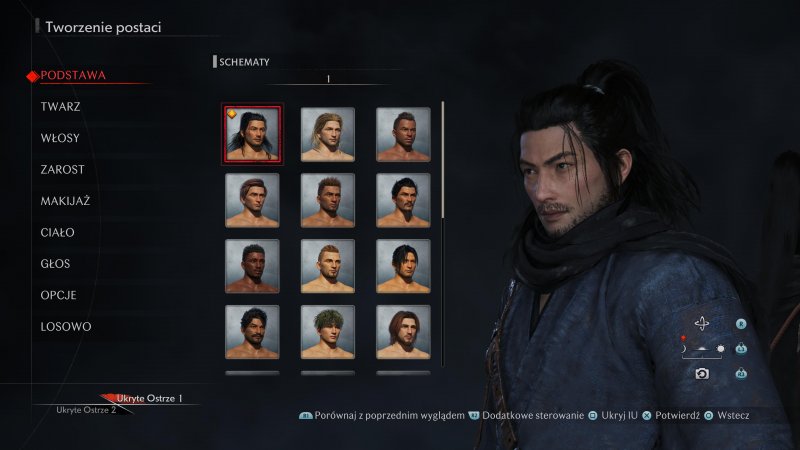
Task: Pick the selected dark ponytail preset
Action: tap(252, 134)
